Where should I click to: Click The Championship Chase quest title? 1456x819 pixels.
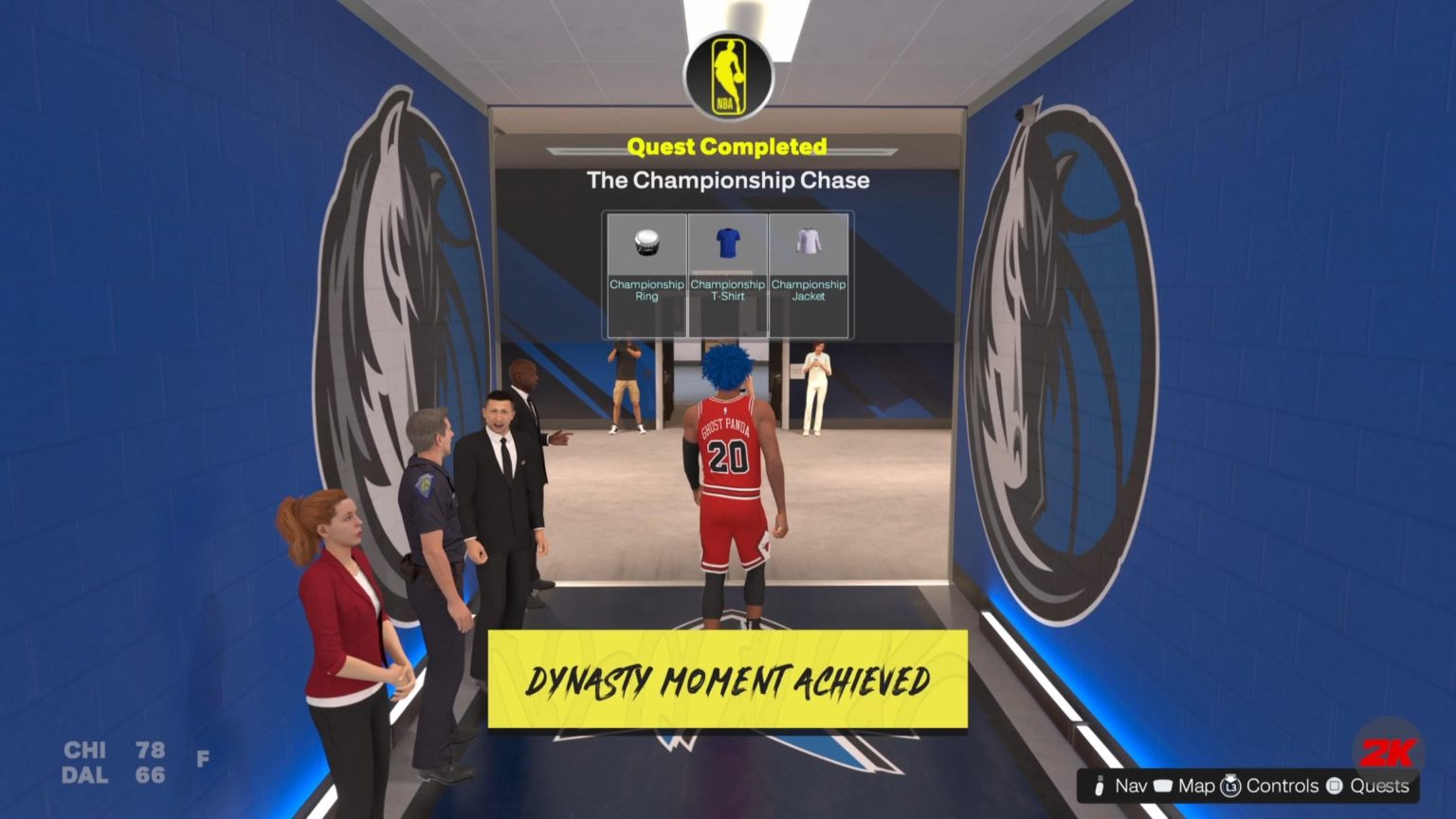pos(727,180)
